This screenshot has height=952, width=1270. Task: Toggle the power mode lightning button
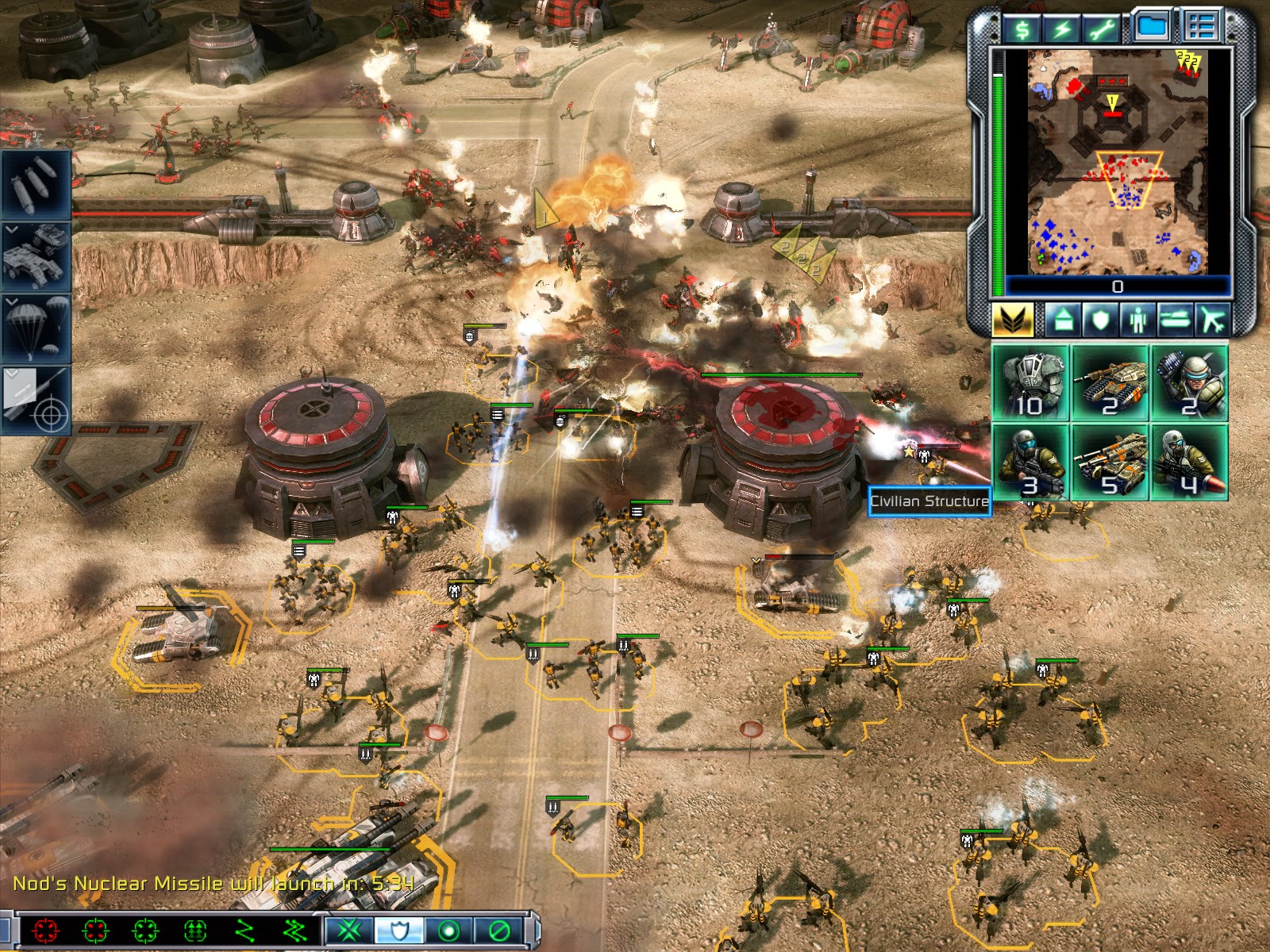tap(1063, 29)
